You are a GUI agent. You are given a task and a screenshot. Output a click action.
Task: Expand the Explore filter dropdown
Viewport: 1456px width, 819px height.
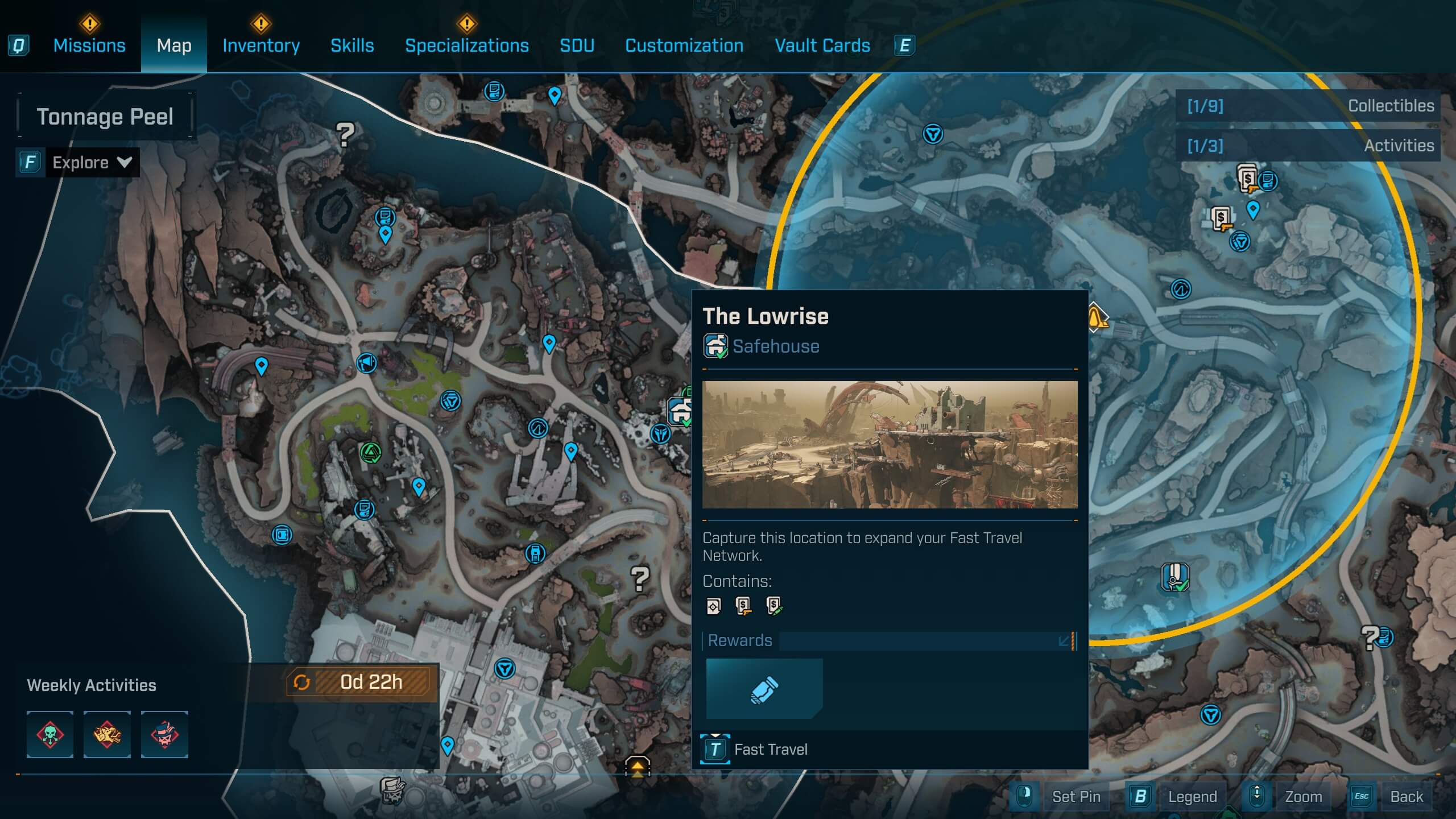click(91, 163)
